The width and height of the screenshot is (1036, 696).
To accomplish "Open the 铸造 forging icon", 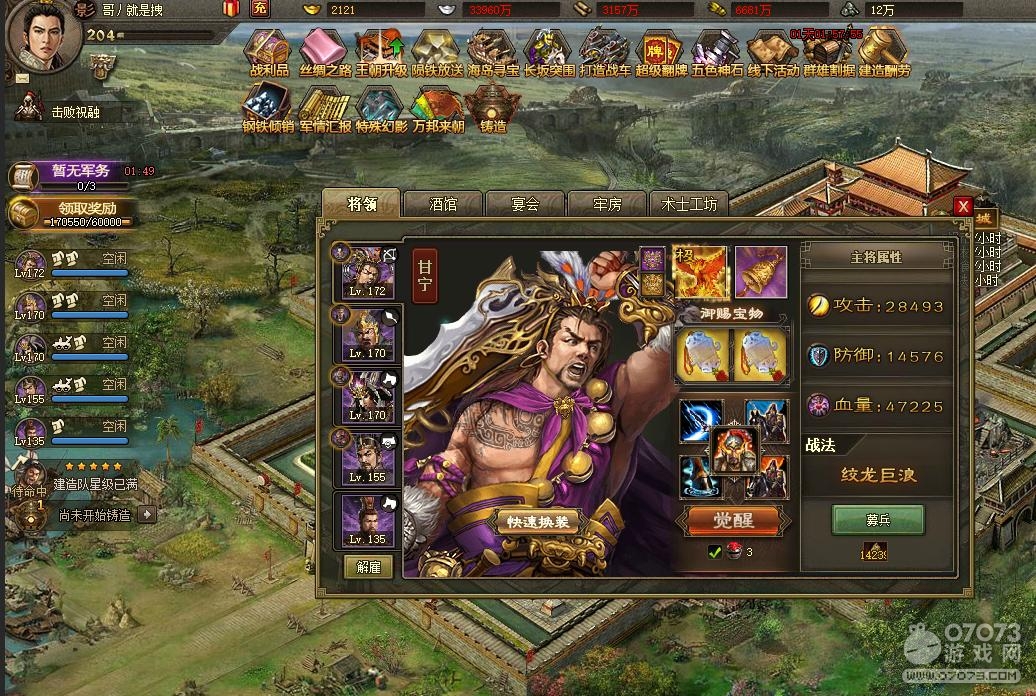I will 493,108.
